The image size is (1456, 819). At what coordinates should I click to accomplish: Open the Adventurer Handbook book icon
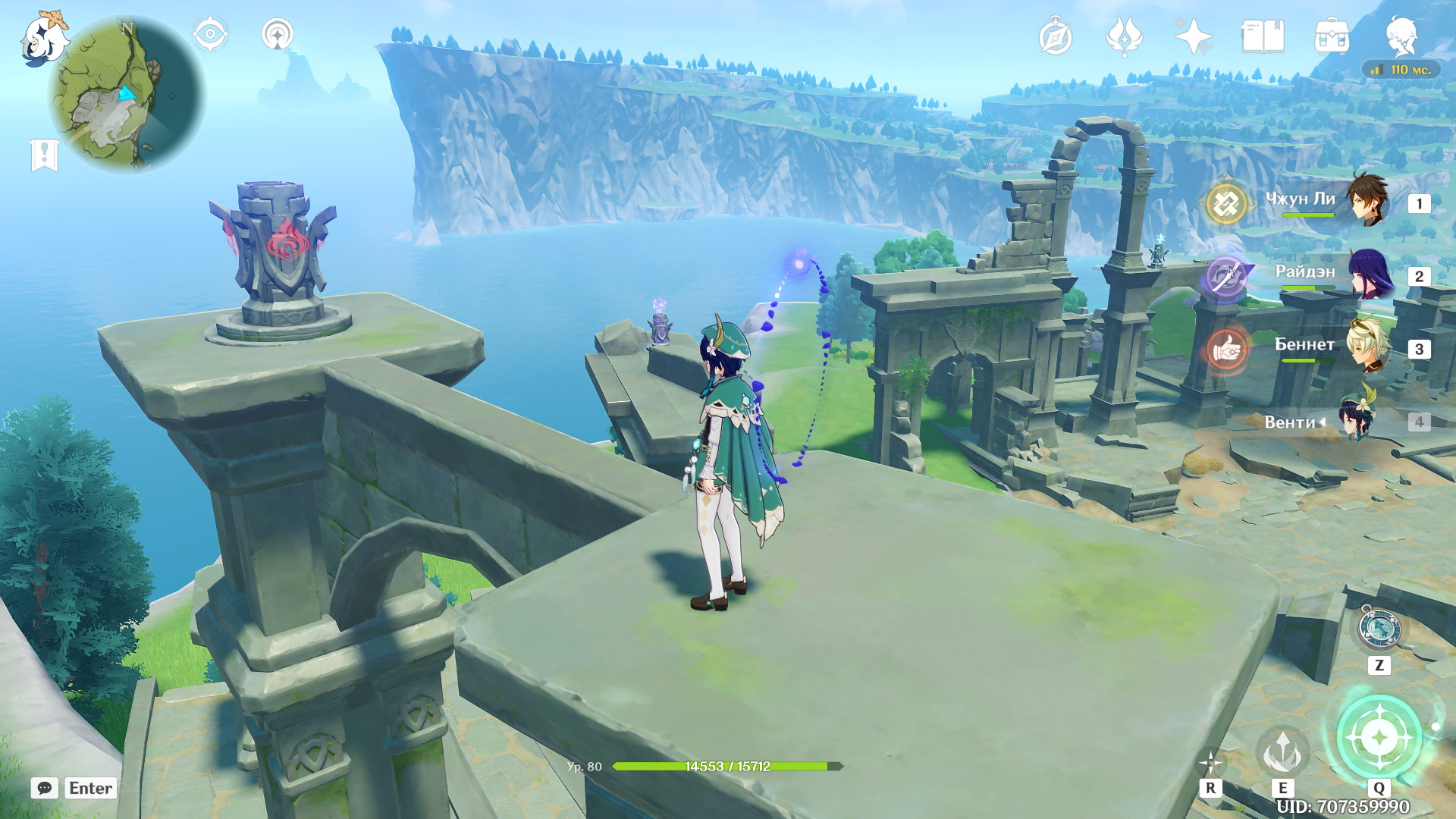pos(1263,36)
